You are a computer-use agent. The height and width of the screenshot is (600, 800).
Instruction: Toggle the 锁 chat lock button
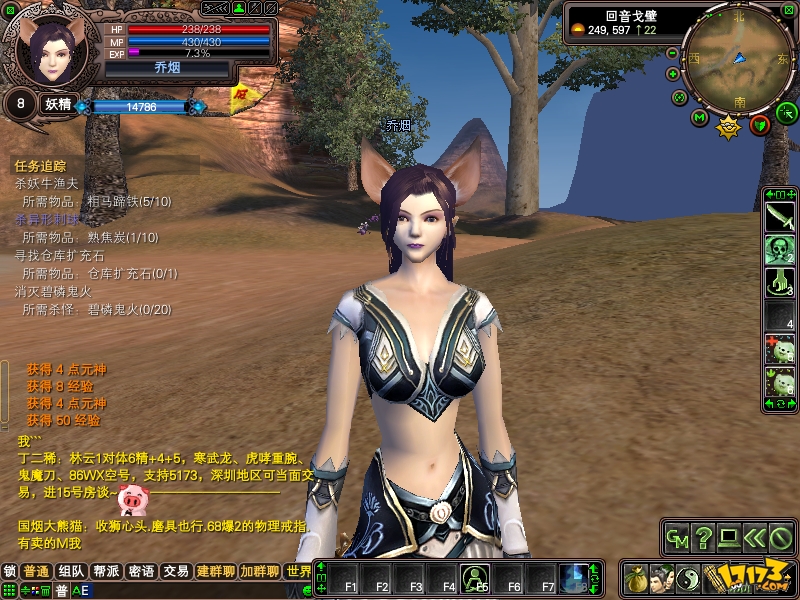click(x=10, y=572)
